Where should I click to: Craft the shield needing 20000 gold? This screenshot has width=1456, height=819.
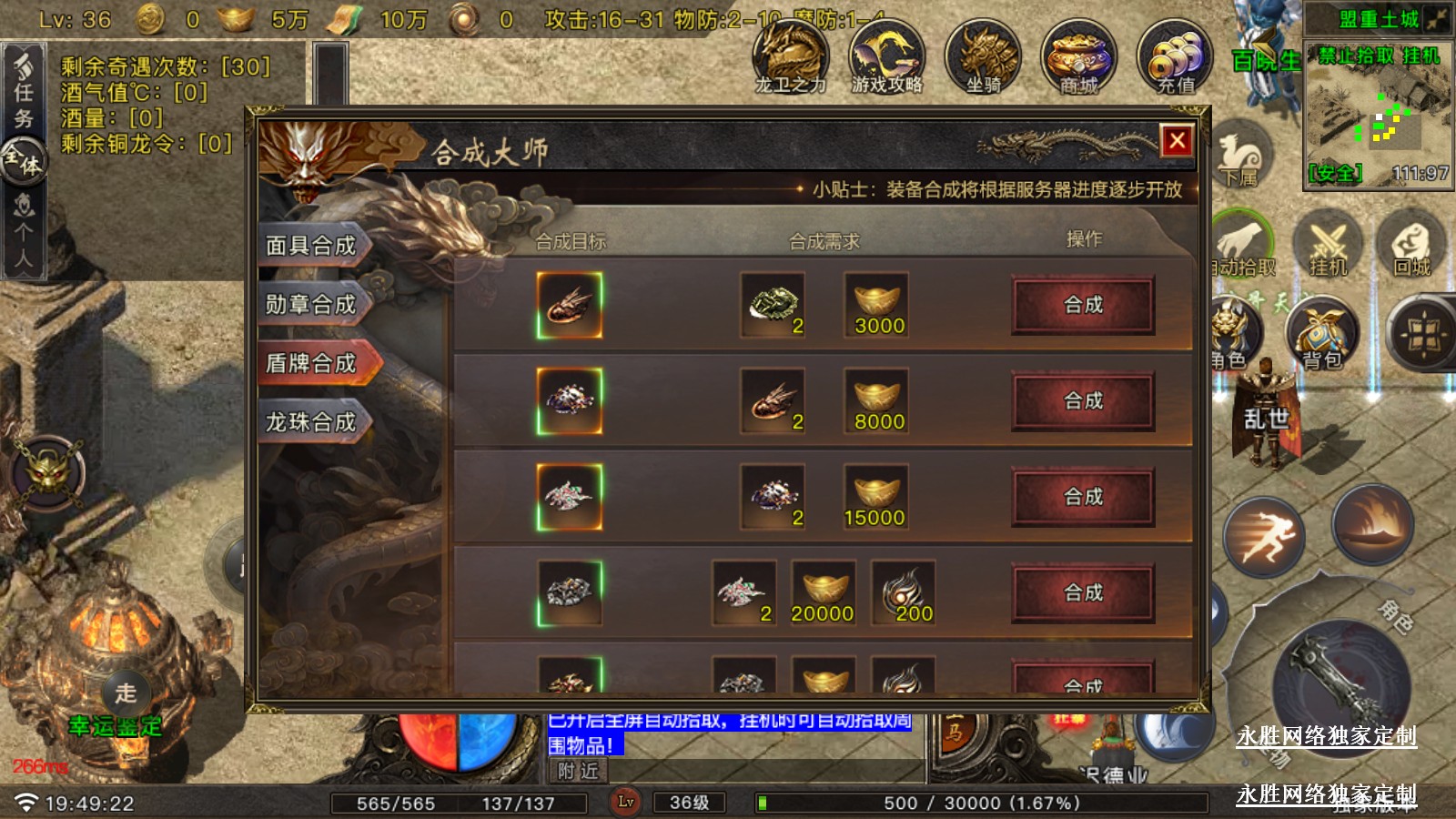[1083, 593]
